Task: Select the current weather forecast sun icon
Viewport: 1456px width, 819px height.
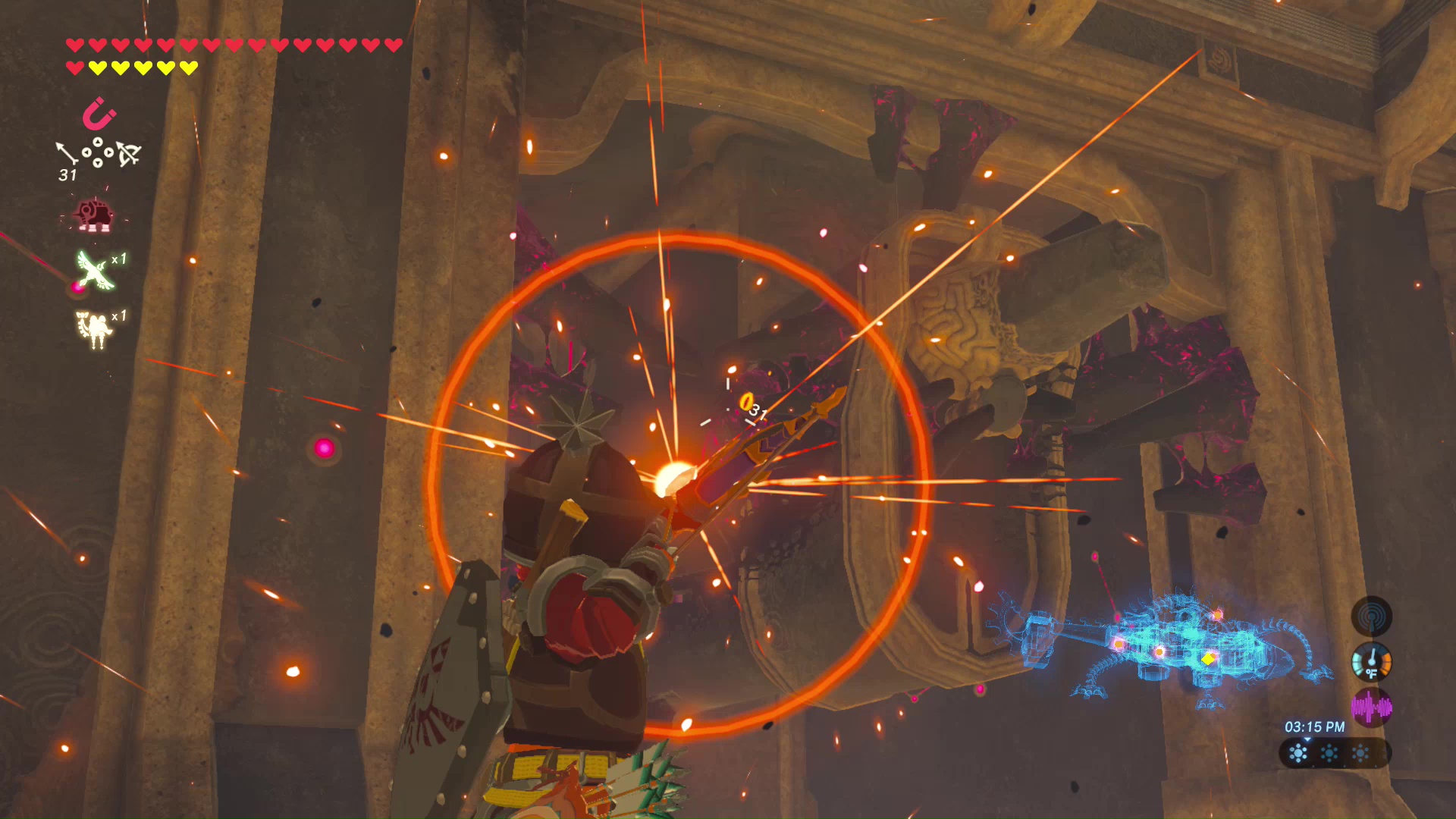Action: click(x=1299, y=753)
